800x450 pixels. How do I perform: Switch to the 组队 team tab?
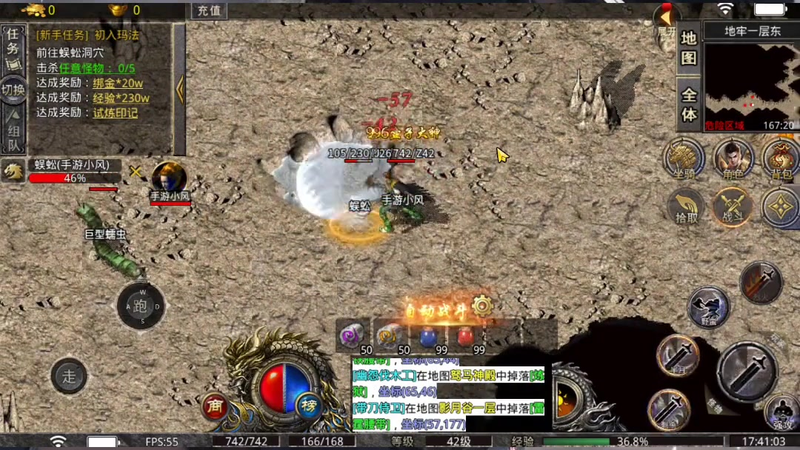pyautogui.click(x=13, y=136)
